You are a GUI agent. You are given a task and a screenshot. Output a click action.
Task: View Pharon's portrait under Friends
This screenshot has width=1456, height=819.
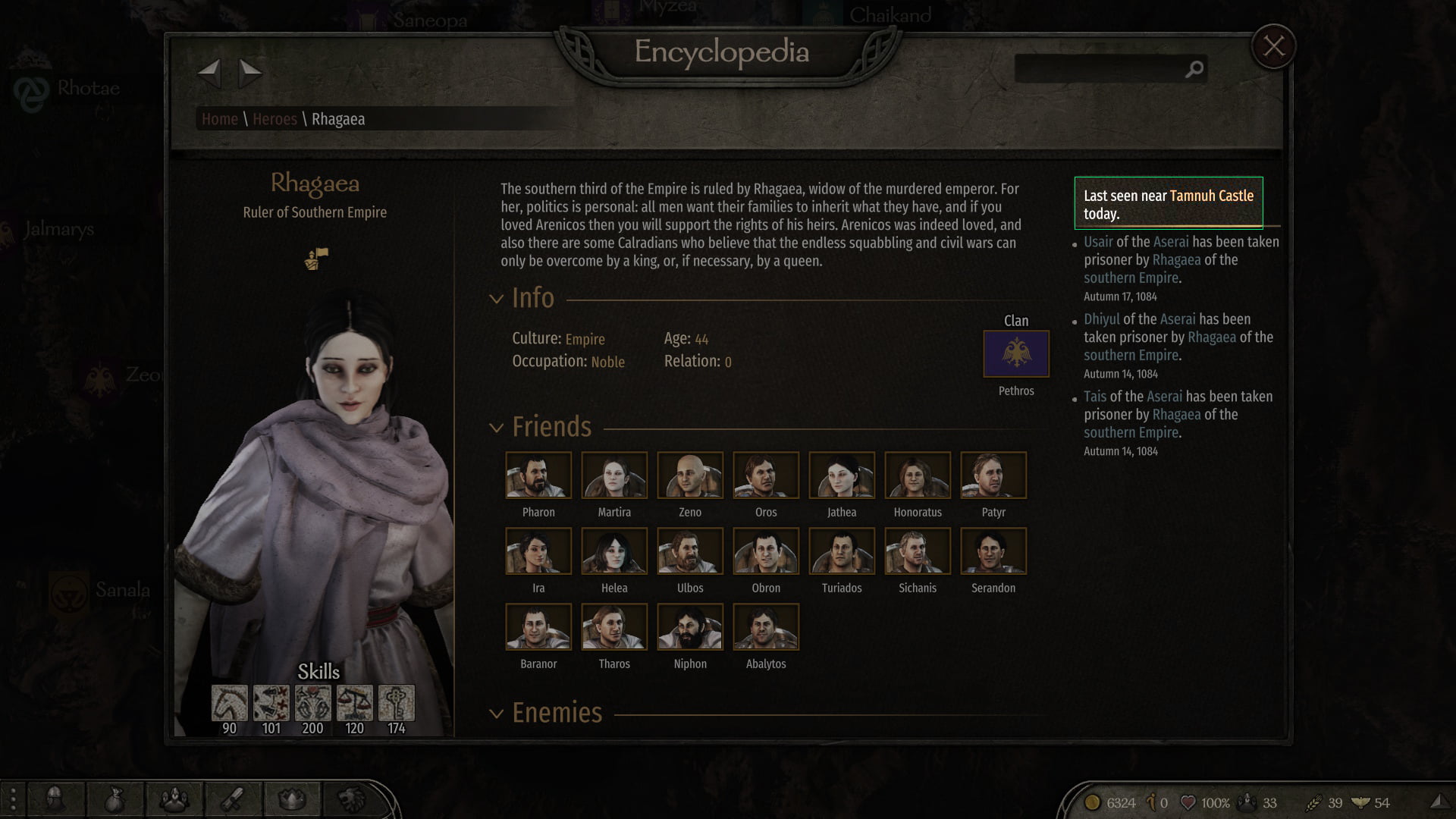click(x=538, y=475)
